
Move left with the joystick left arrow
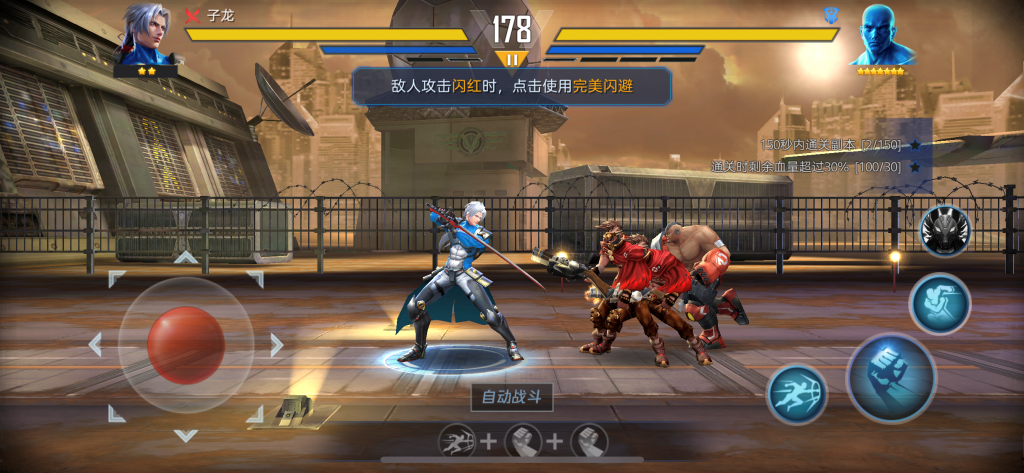coord(95,345)
